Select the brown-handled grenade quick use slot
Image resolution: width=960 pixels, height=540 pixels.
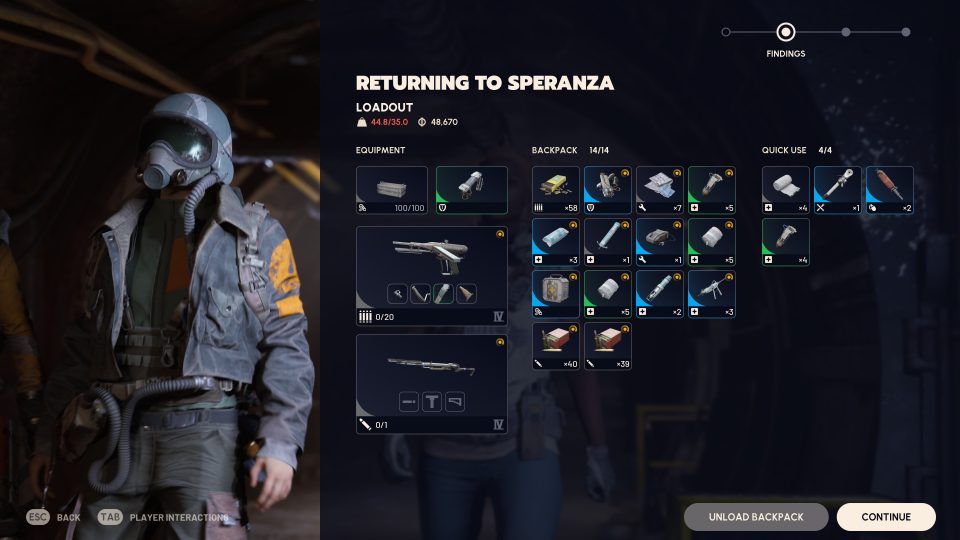[890, 190]
